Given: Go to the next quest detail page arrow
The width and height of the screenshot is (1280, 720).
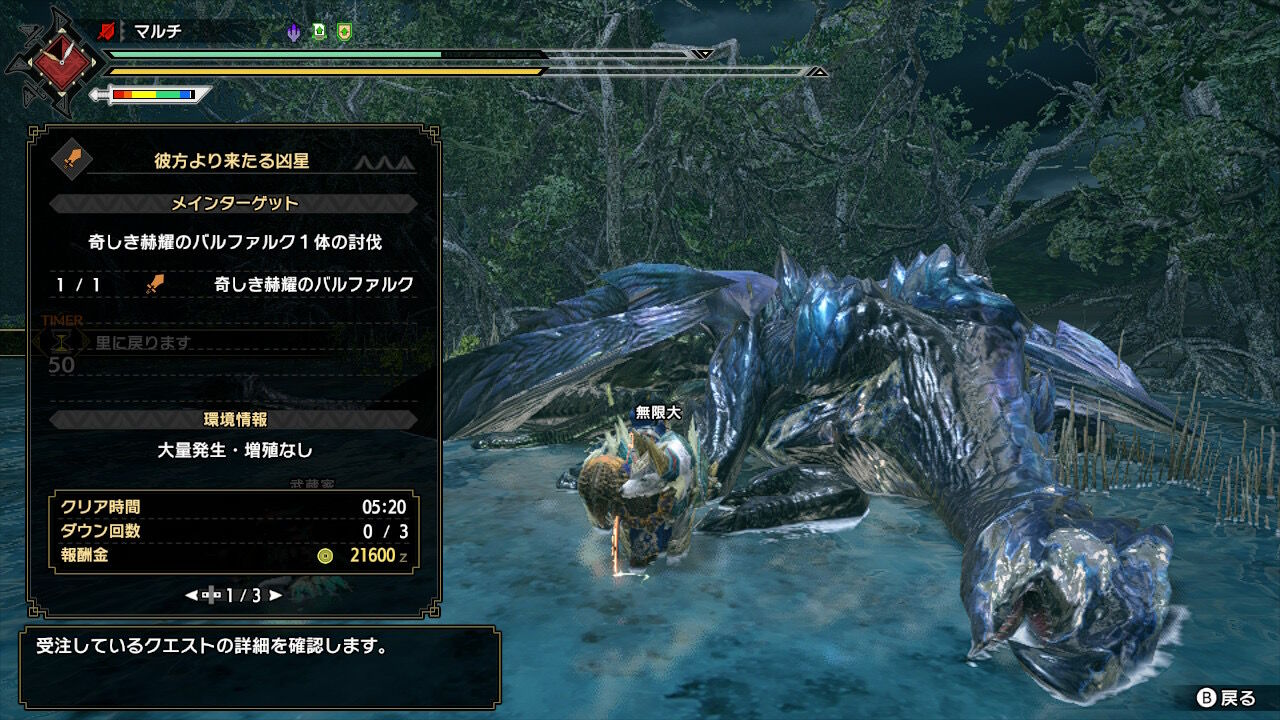Looking at the screenshot, I should click(x=276, y=595).
